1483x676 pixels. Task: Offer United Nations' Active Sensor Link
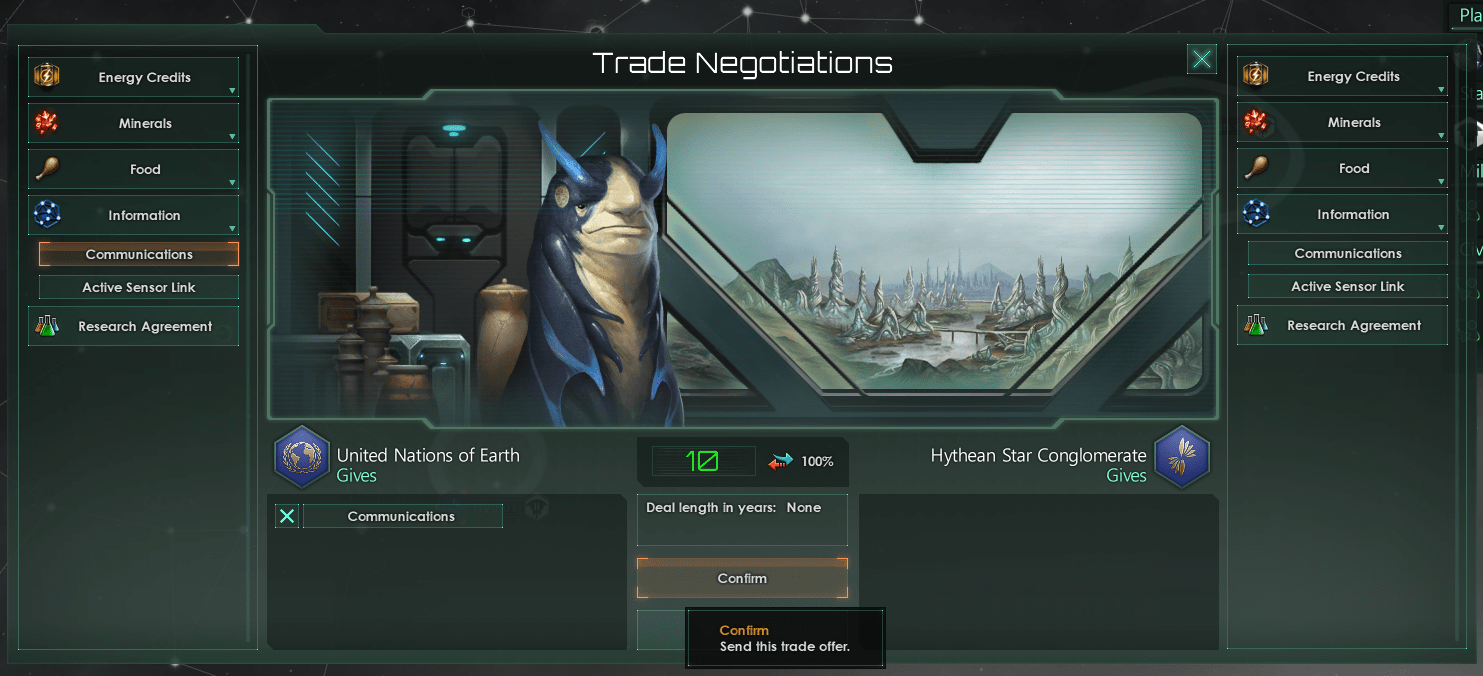[x=139, y=288]
